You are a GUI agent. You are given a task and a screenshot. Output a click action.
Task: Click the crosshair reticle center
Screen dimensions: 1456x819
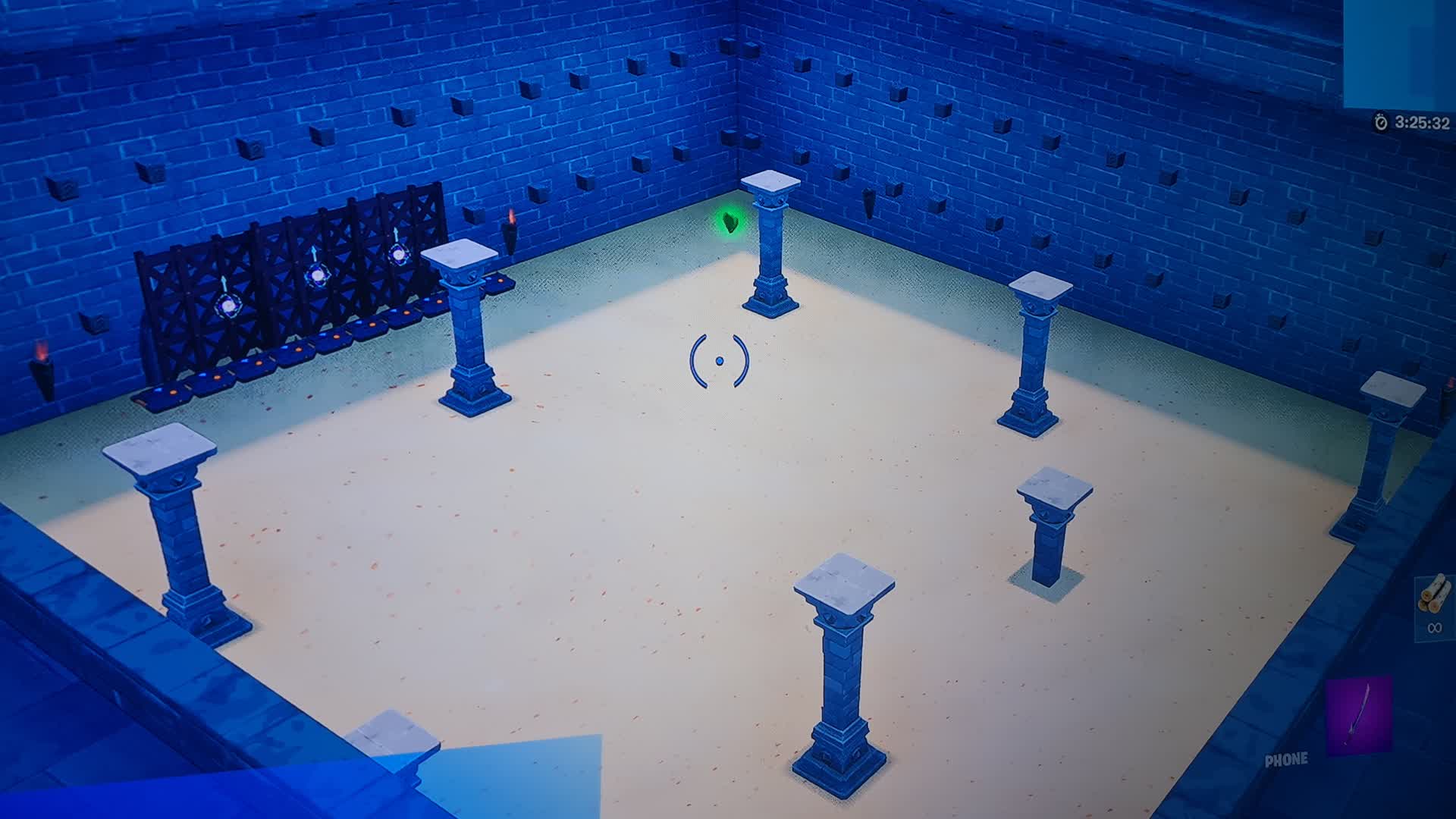pyautogui.click(x=719, y=362)
